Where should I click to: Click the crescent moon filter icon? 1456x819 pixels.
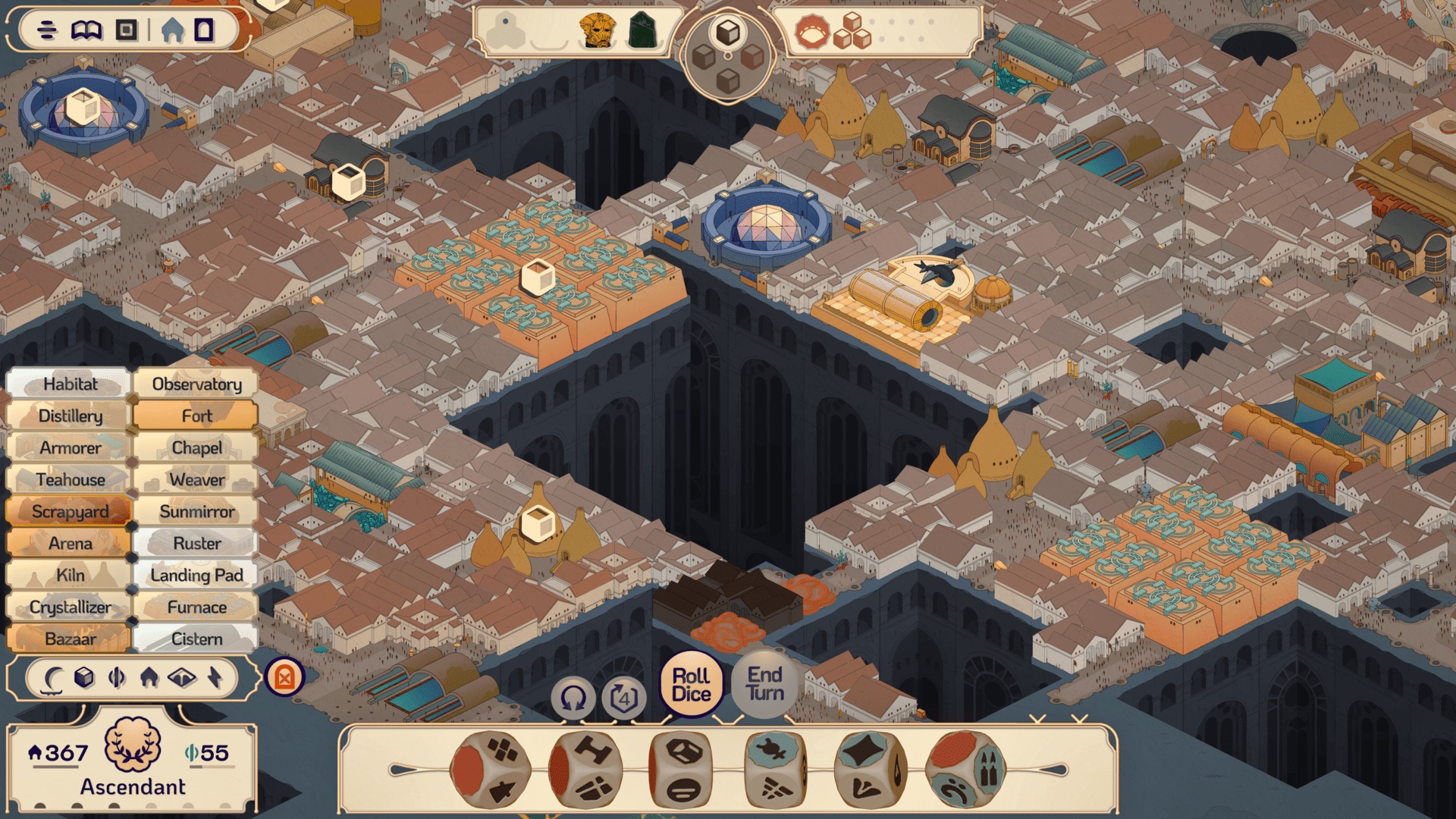pyautogui.click(x=52, y=677)
